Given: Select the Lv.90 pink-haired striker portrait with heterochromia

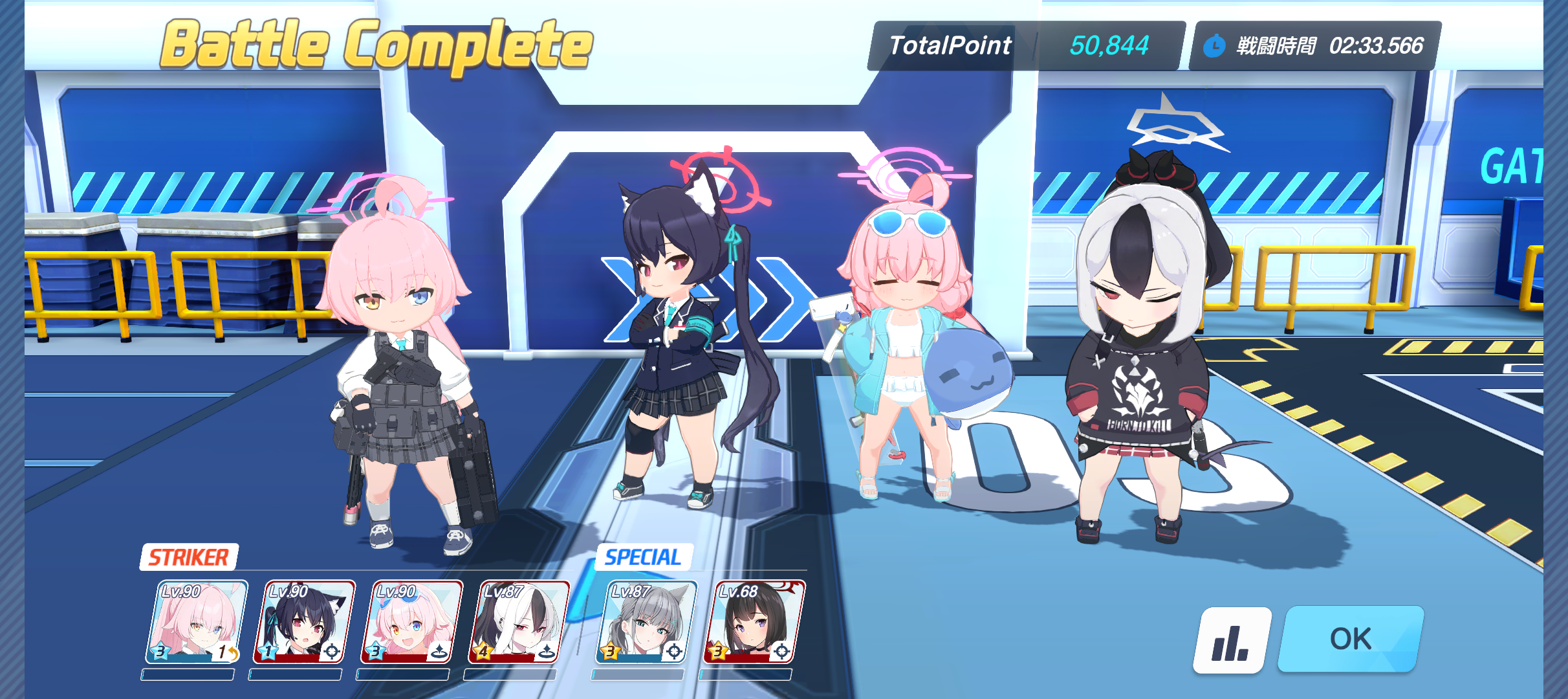Looking at the screenshot, I should [x=197, y=622].
